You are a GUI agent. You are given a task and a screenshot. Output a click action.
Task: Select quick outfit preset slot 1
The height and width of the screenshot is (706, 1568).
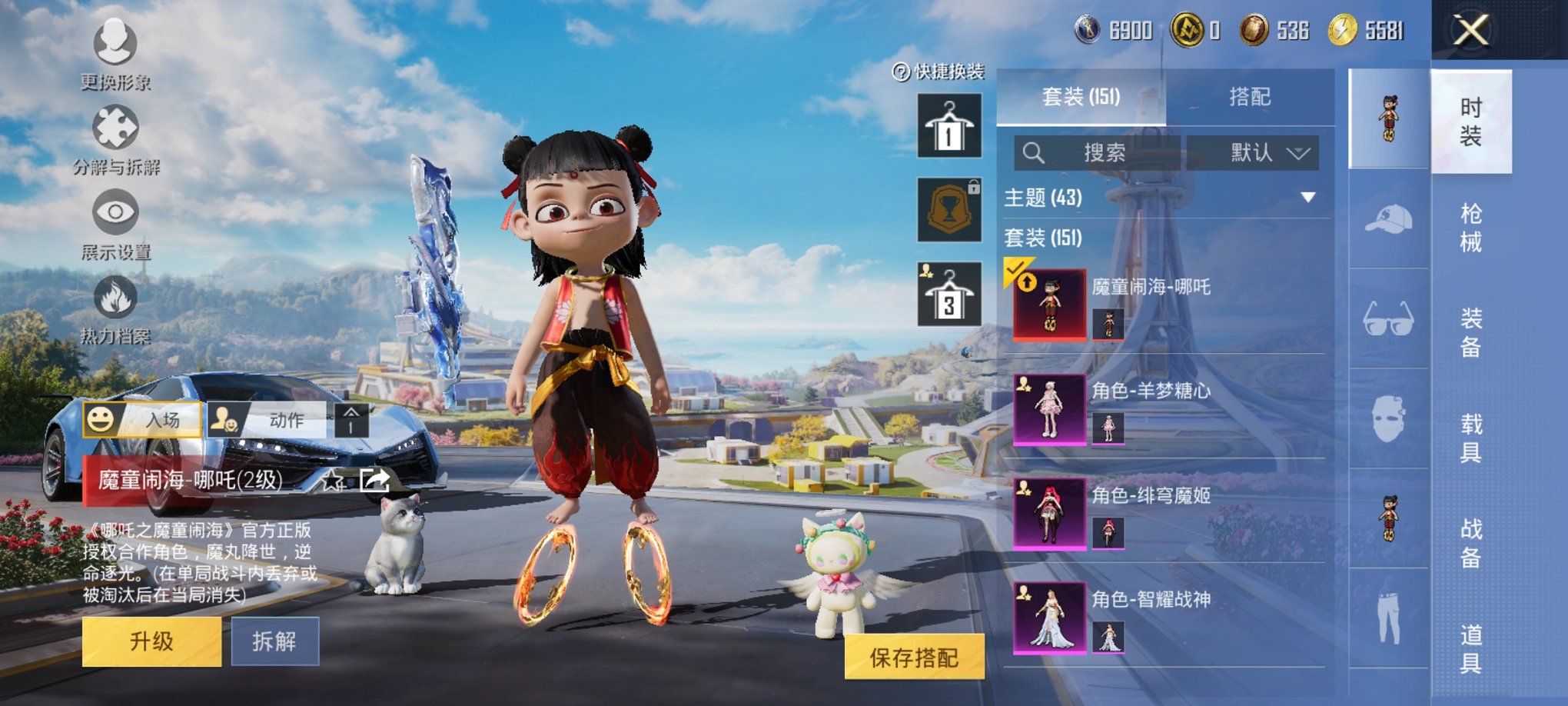(949, 126)
